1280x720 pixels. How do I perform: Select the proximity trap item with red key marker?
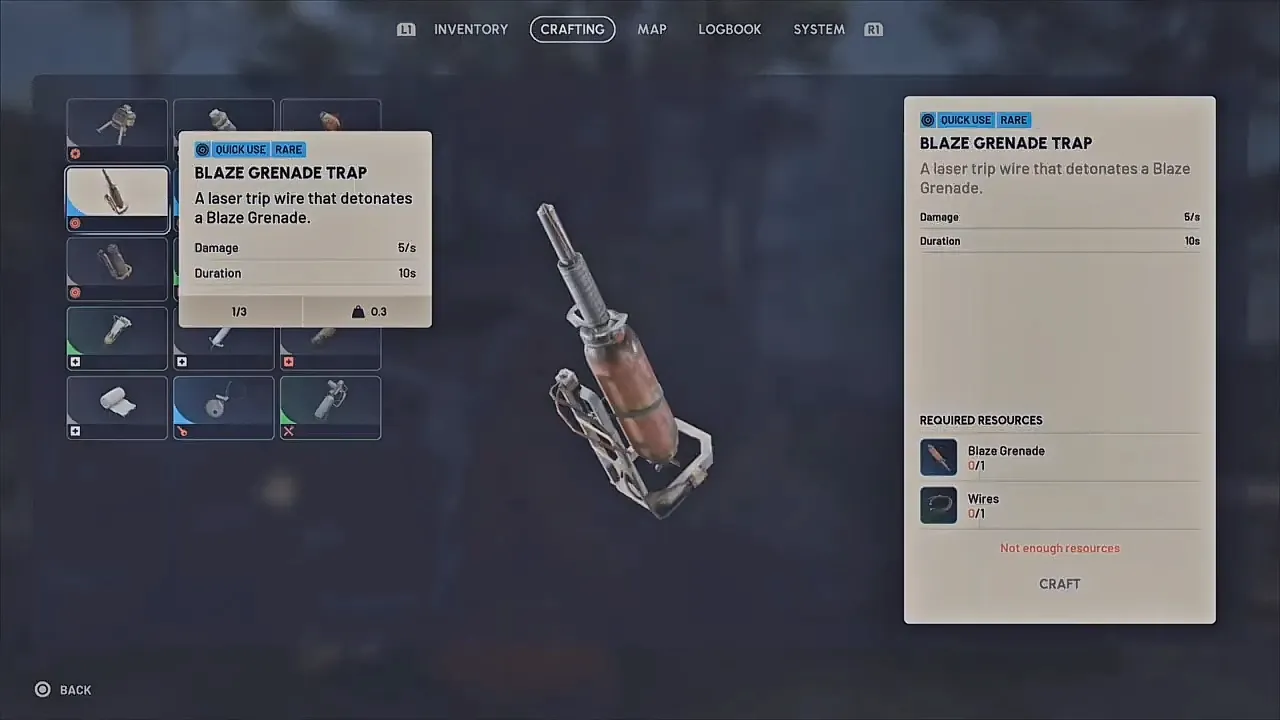point(223,407)
